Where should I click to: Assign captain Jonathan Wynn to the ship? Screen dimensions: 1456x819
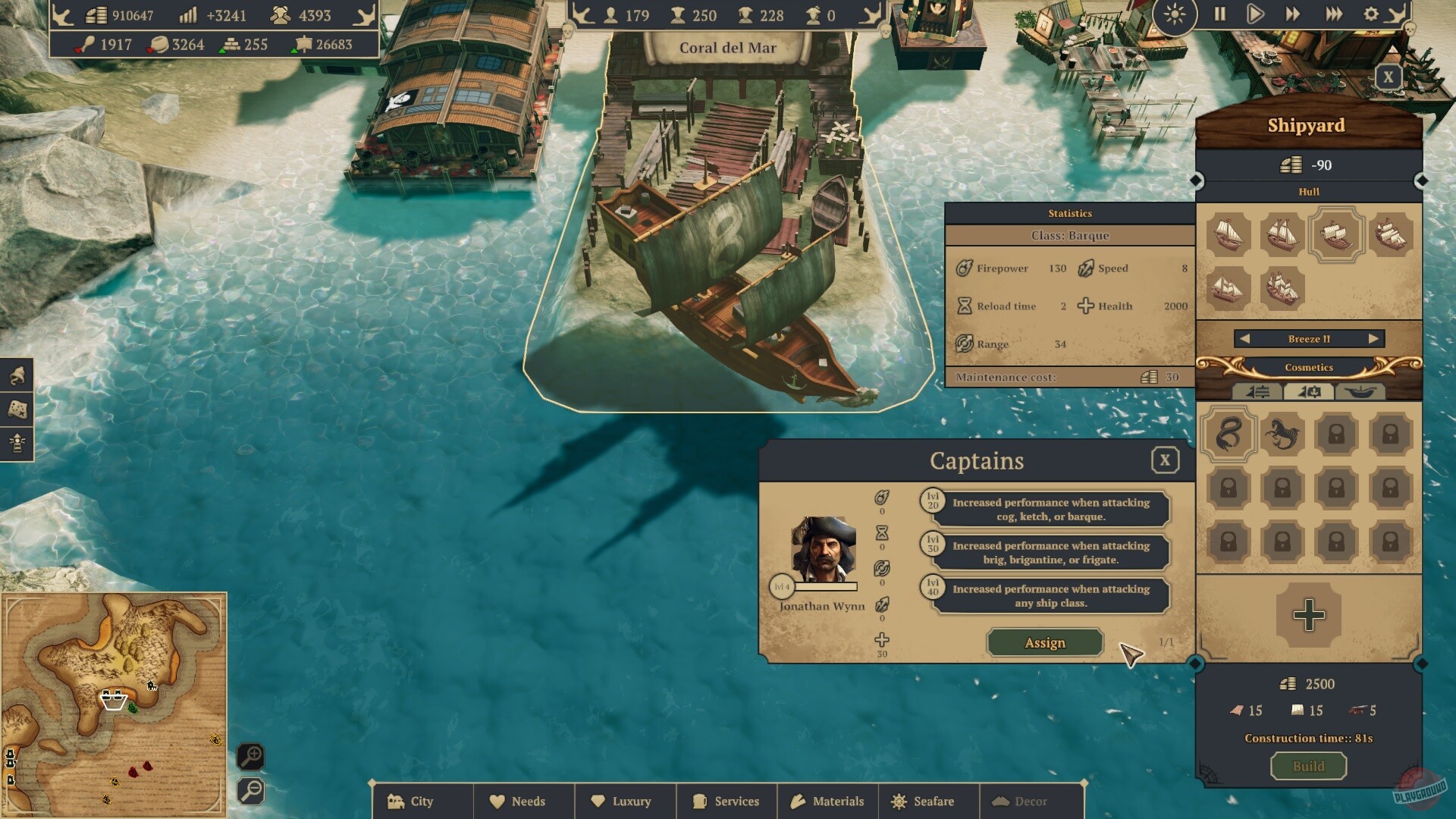click(x=1044, y=642)
